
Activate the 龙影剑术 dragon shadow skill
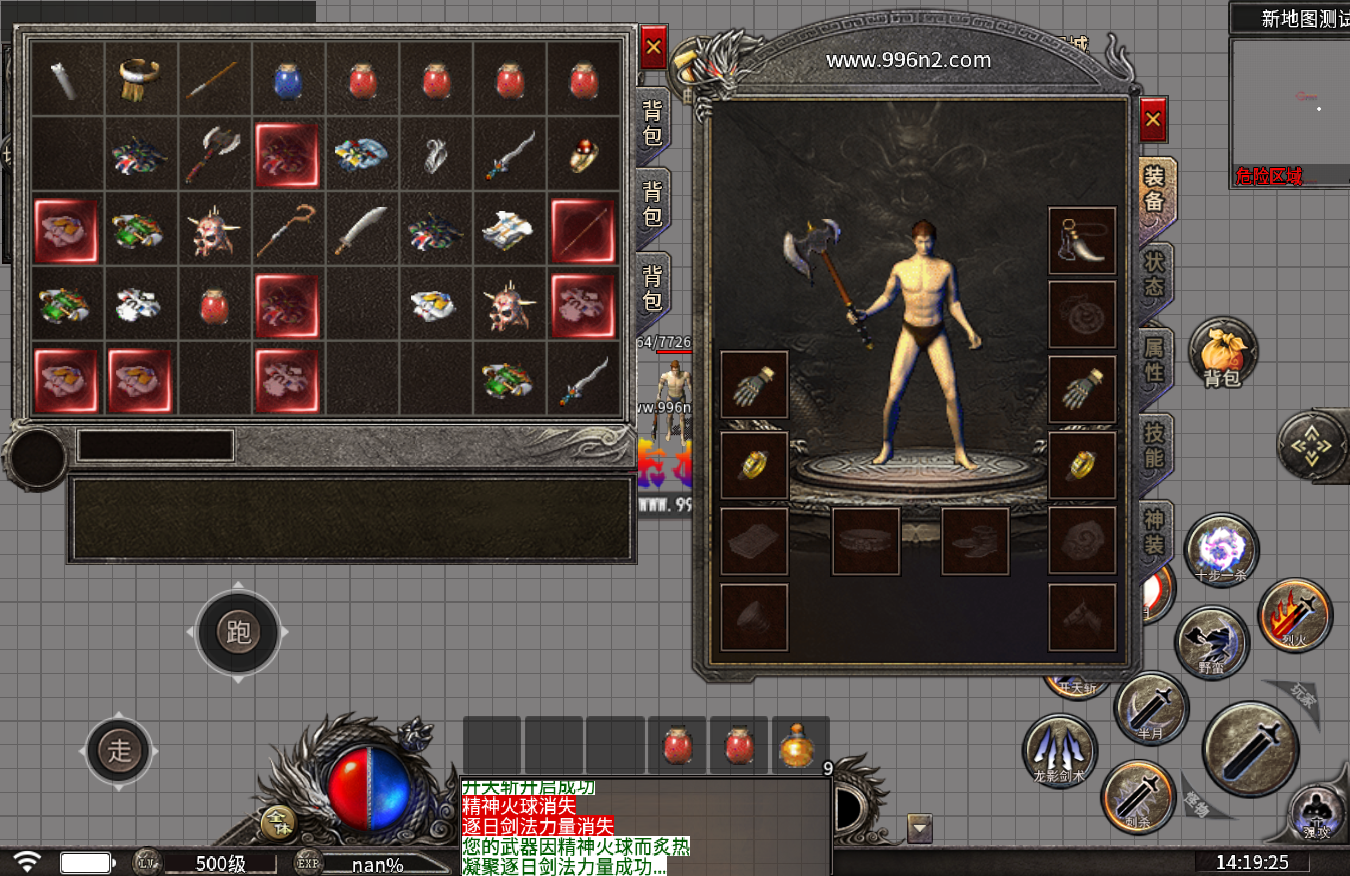point(1059,750)
